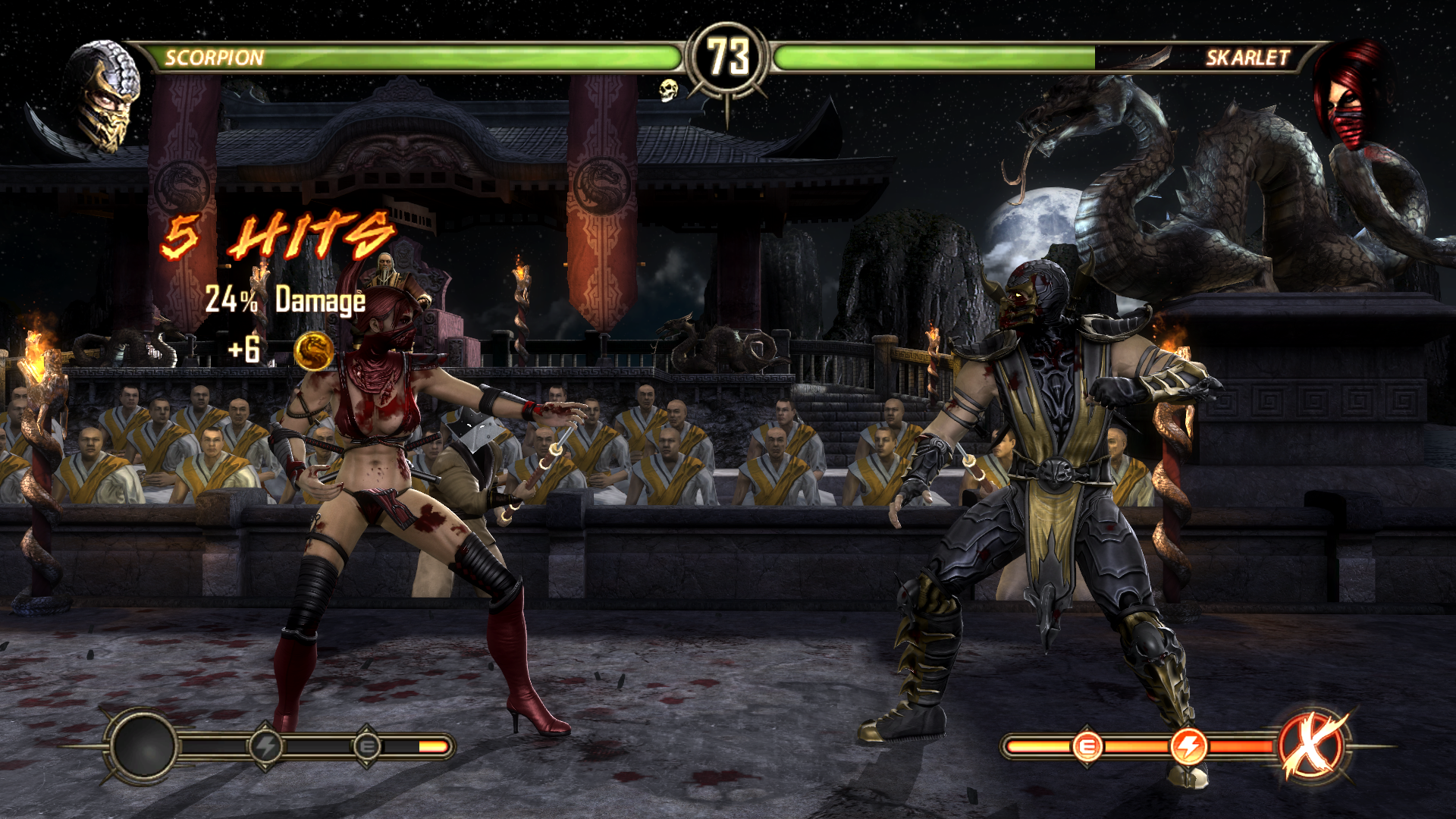Activate the flaming X-Ray icon

(1315, 746)
